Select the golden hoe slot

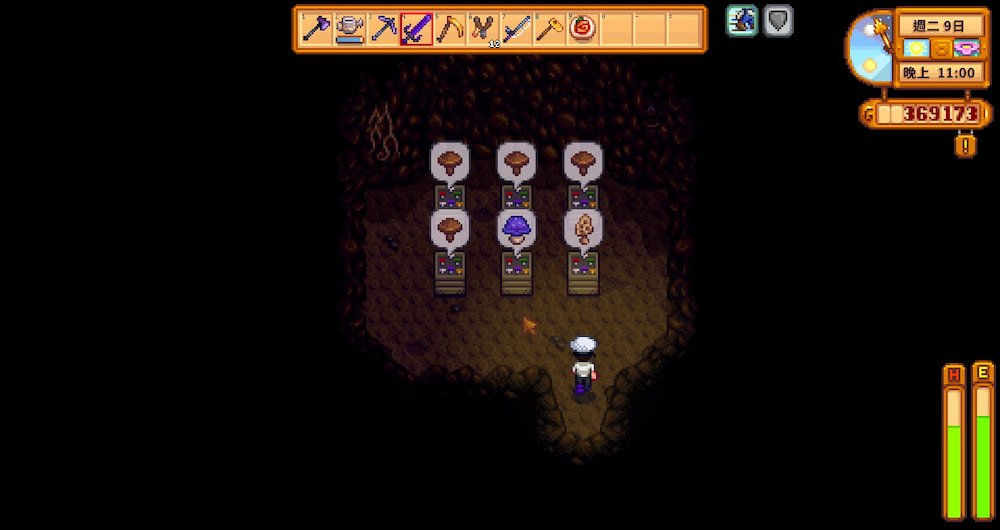pyautogui.click(x=549, y=29)
